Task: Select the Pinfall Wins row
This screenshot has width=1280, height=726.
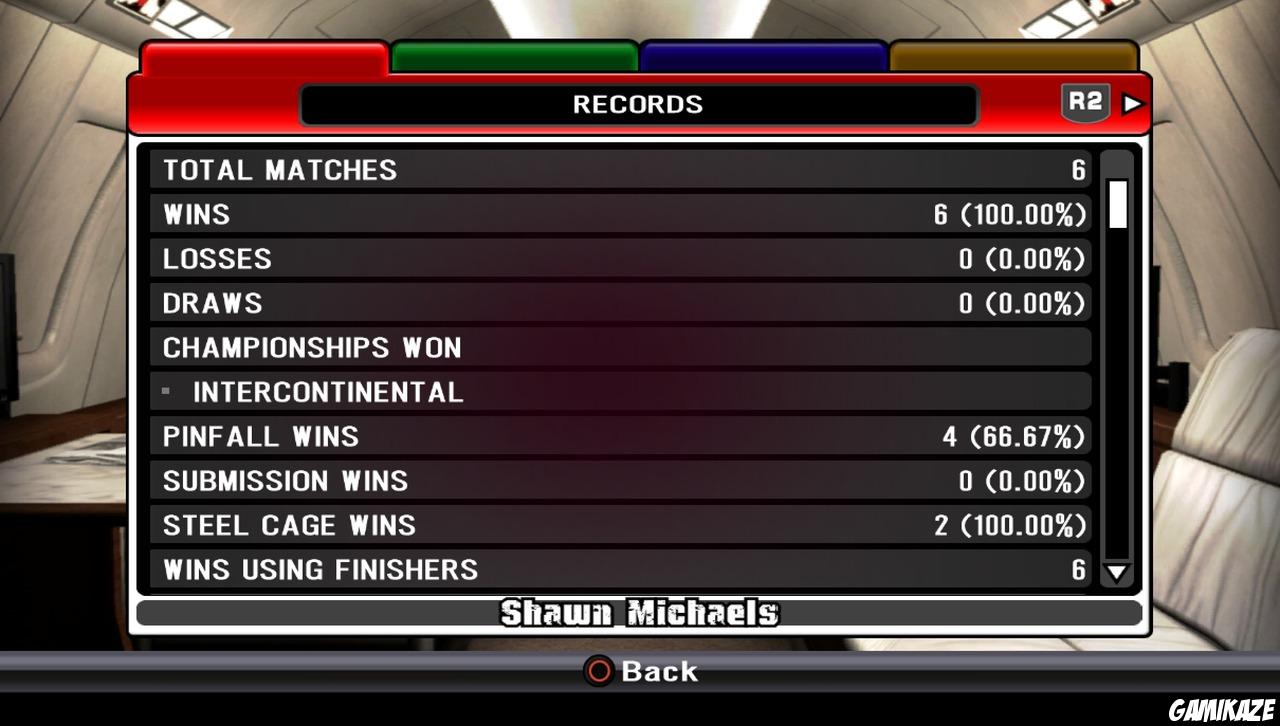Action: tap(620, 436)
